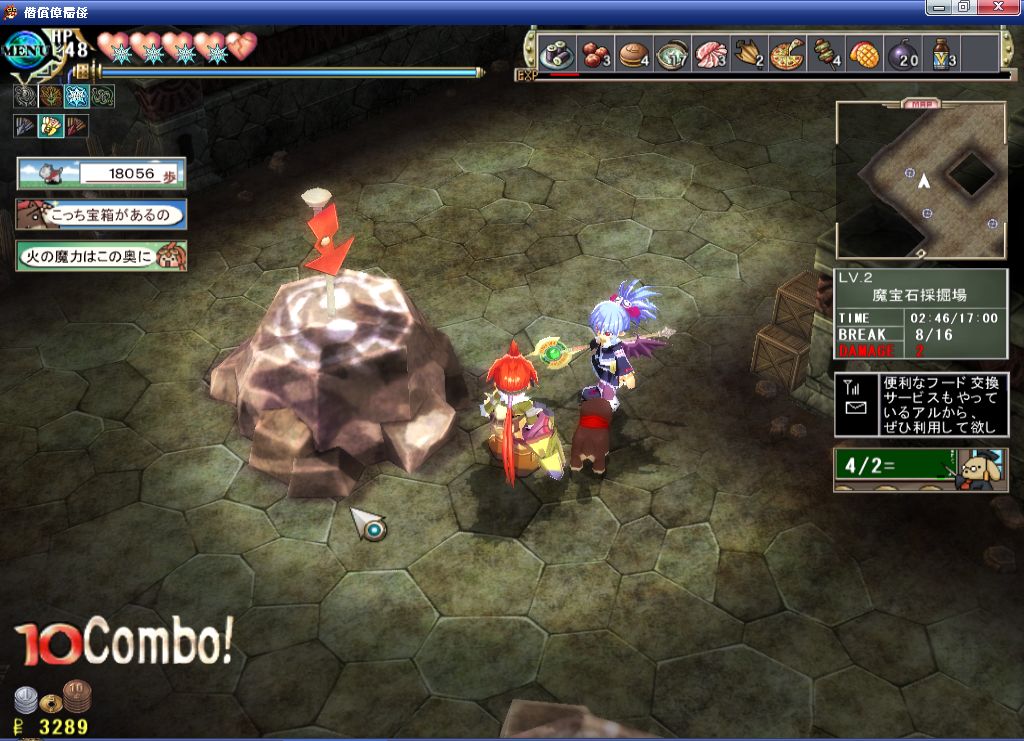Select the sushi roll plate food slot
This screenshot has height=741, width=1024.
click(555, 54)
